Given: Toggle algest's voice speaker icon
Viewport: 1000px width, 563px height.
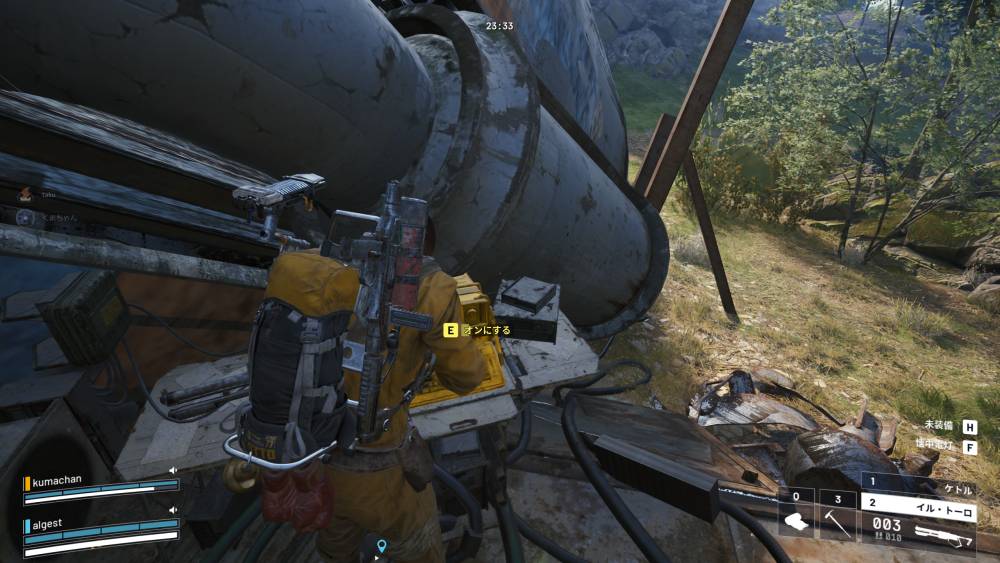Looking at the screenshot, I should tap(173, 509).
